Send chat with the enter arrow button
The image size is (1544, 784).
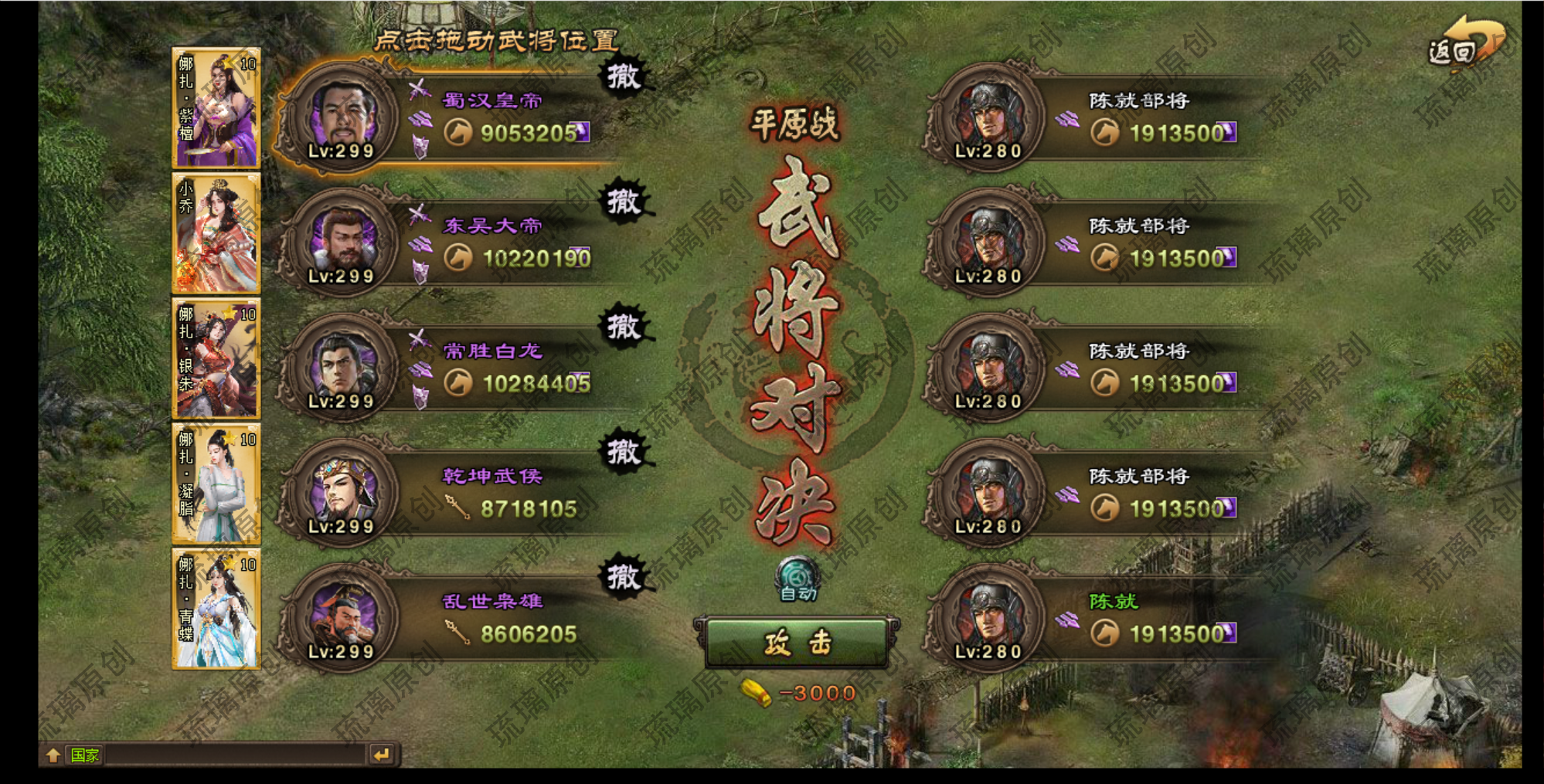[x=383, y=755]
